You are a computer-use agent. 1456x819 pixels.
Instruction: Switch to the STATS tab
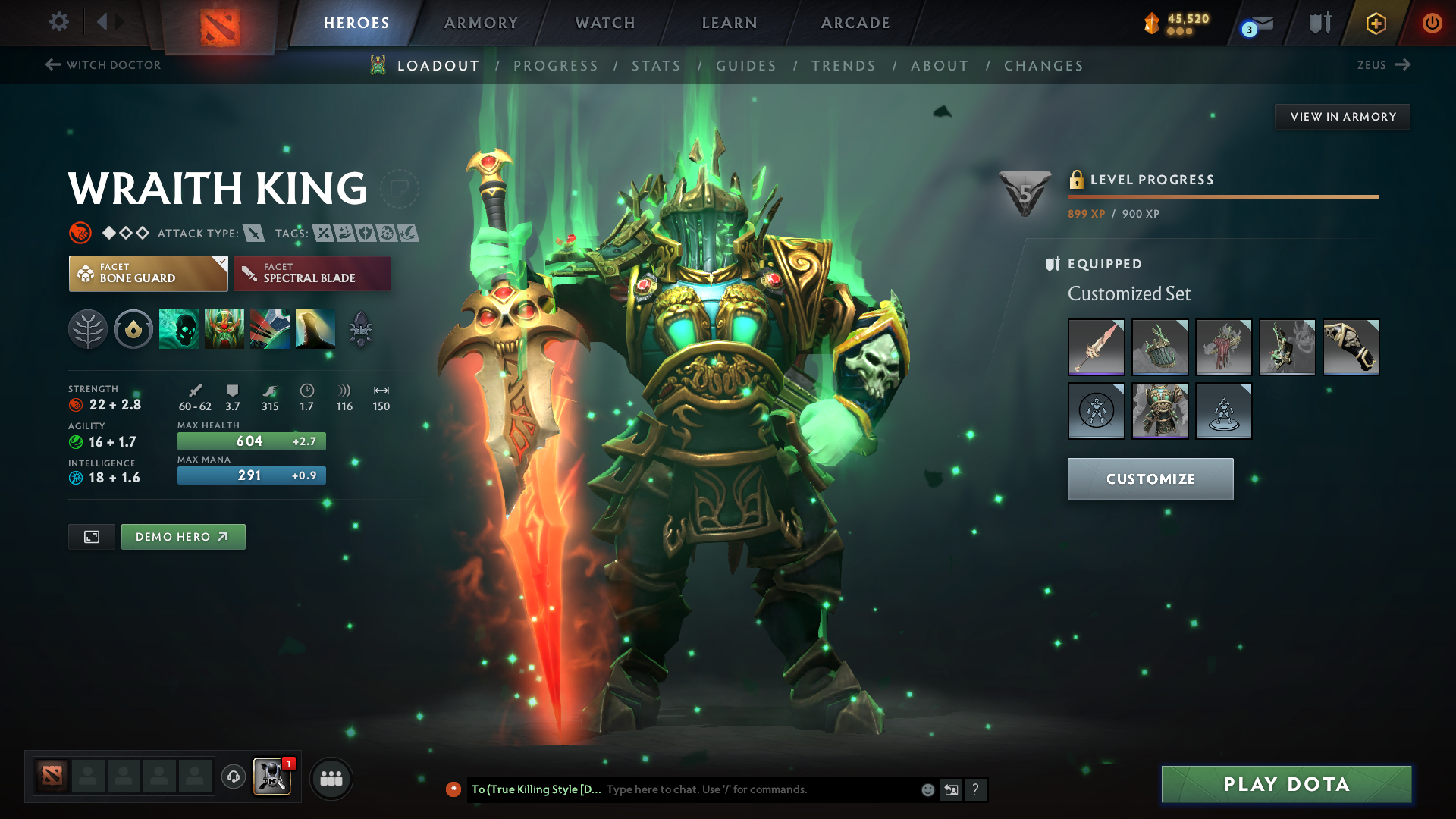coord(657,65)
